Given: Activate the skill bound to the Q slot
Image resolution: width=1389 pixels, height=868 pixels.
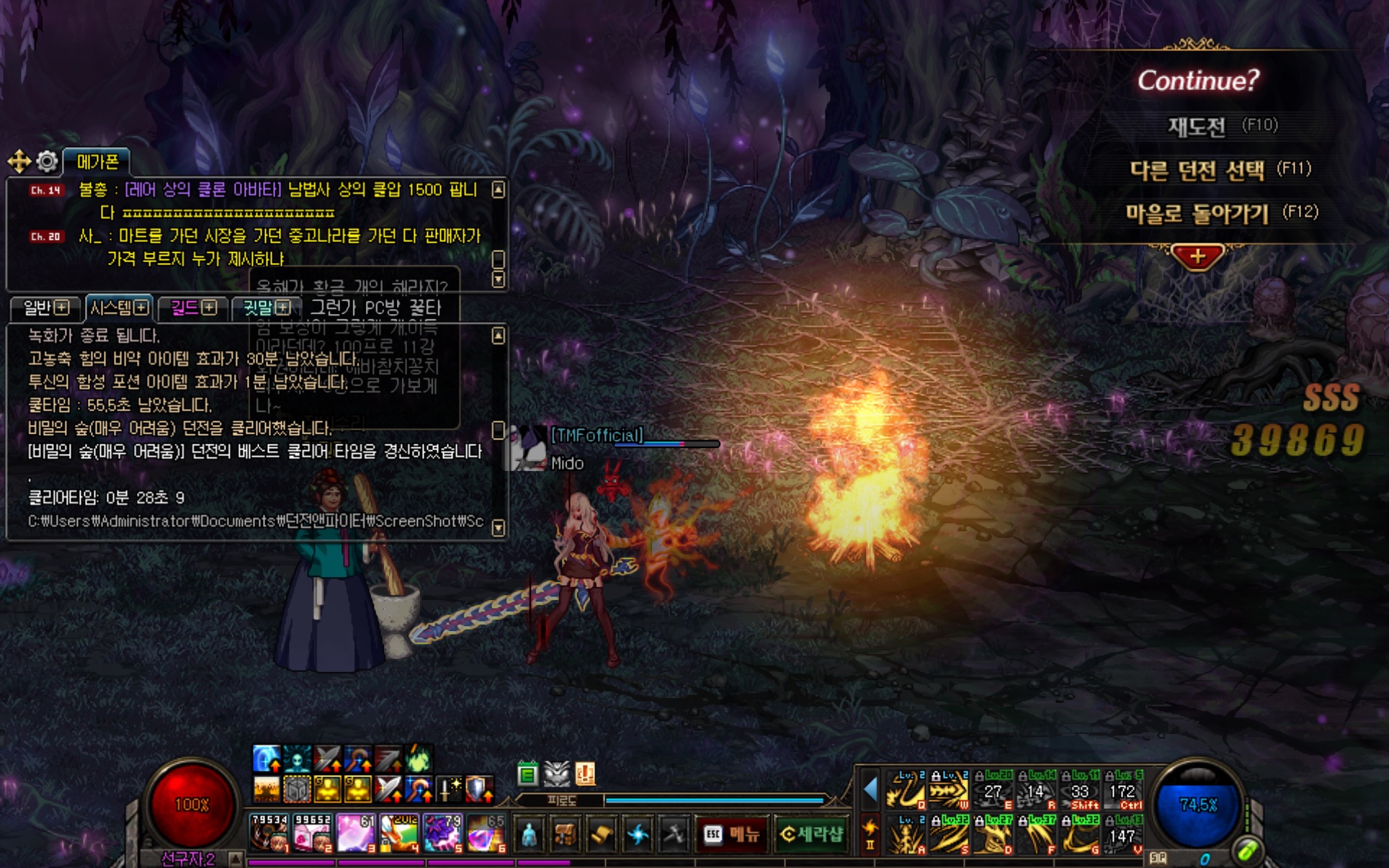Looking at the screenshot, I should click(x=905, y=789).
